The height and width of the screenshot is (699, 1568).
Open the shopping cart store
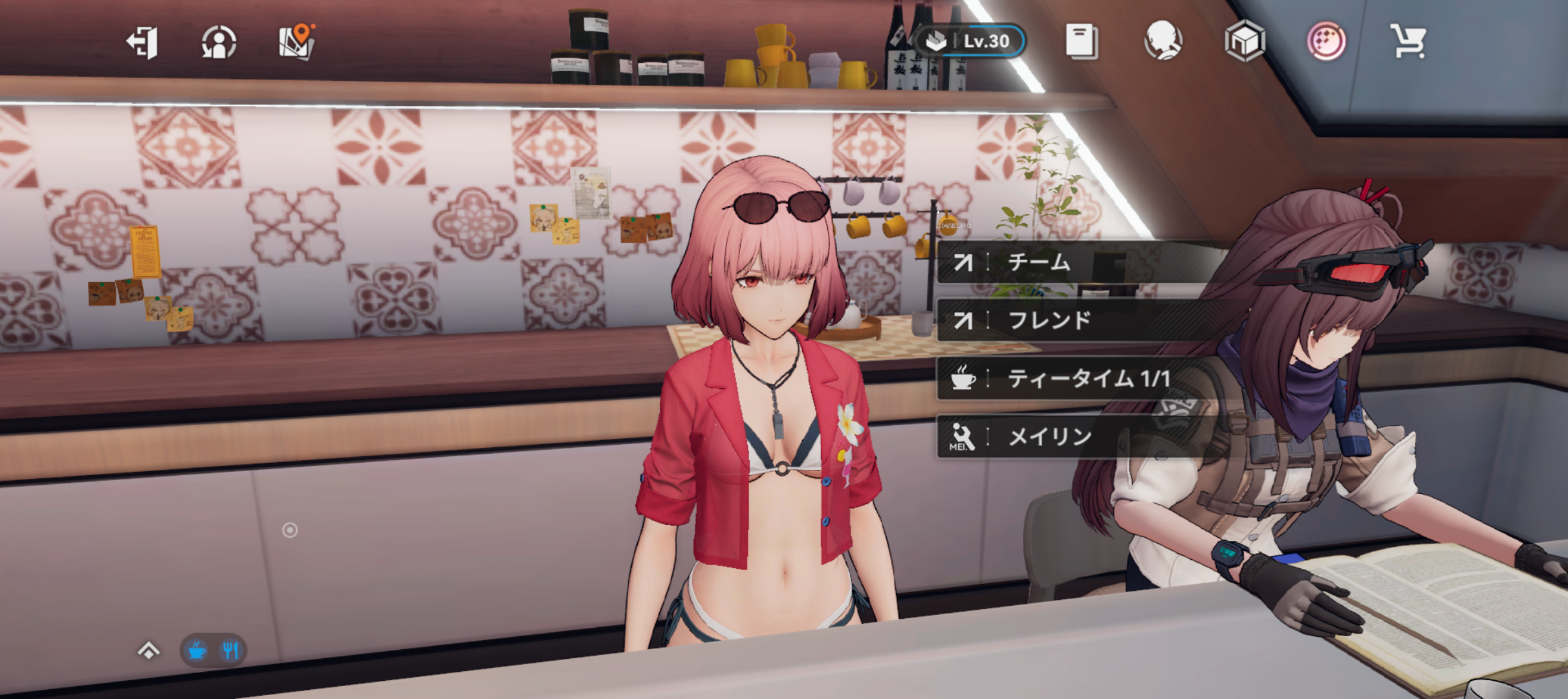1408,41
